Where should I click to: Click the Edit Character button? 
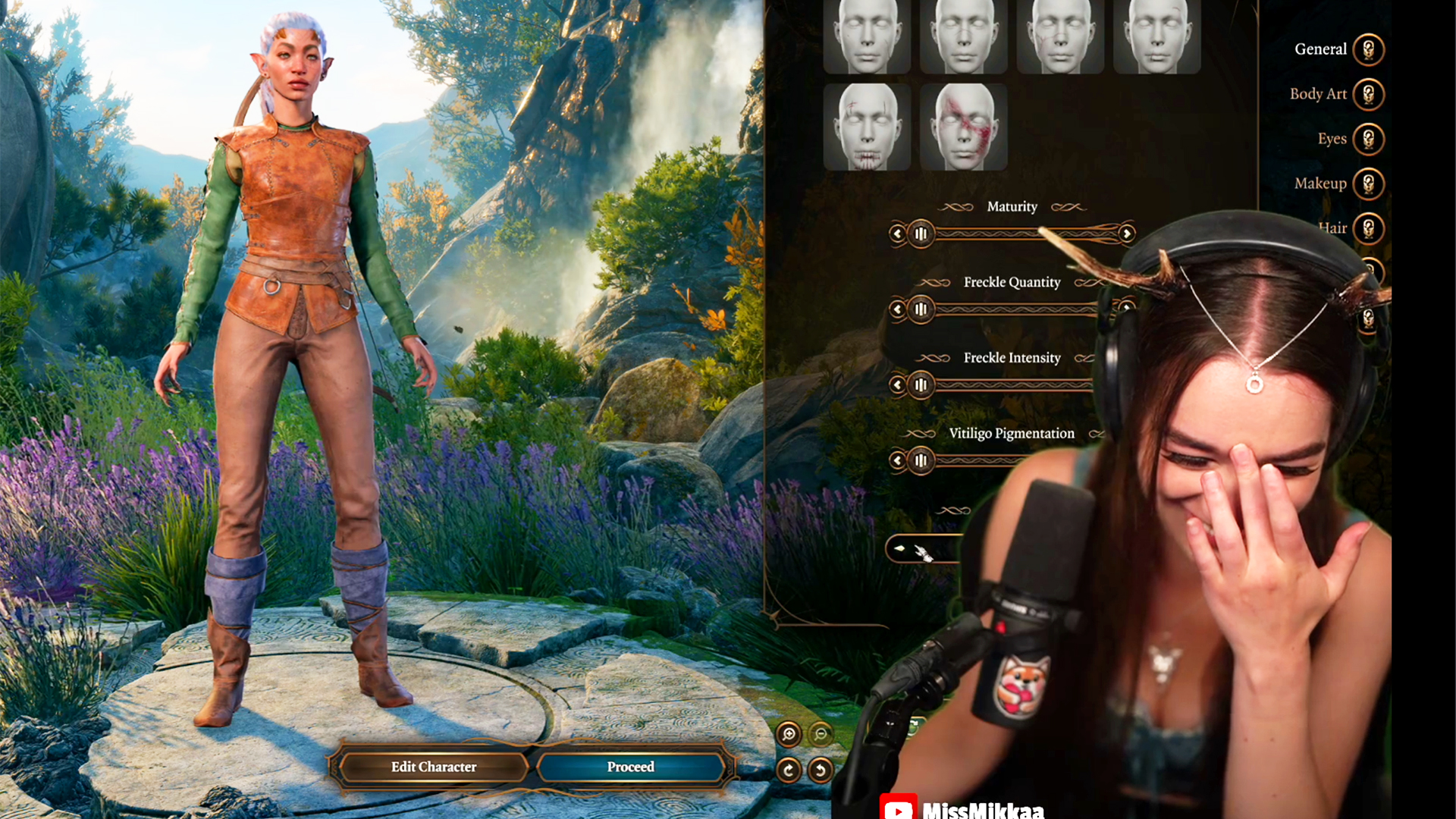433,767
